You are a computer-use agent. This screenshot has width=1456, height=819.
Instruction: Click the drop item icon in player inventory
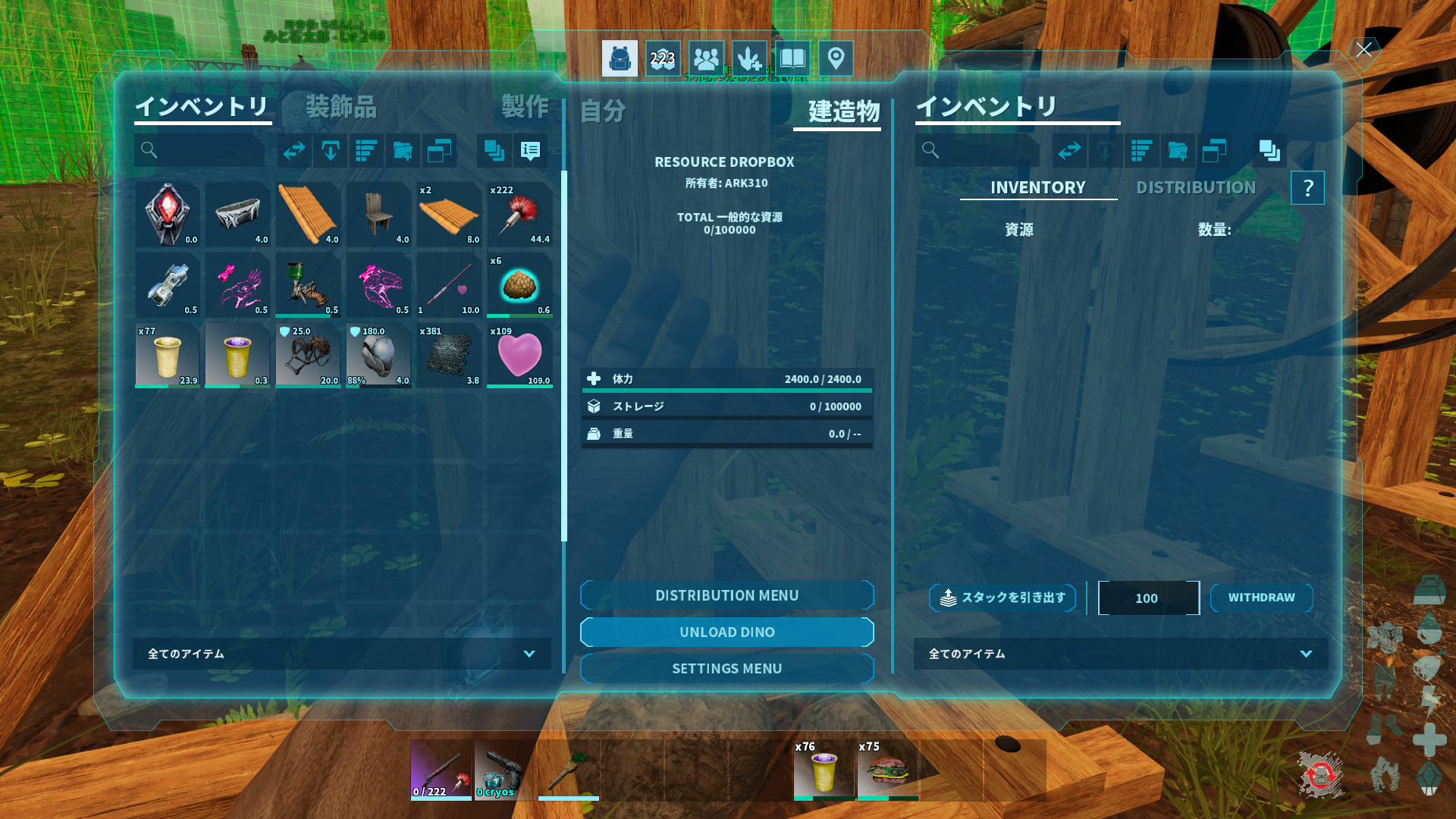pyautogui.click(x=331, y=151)
